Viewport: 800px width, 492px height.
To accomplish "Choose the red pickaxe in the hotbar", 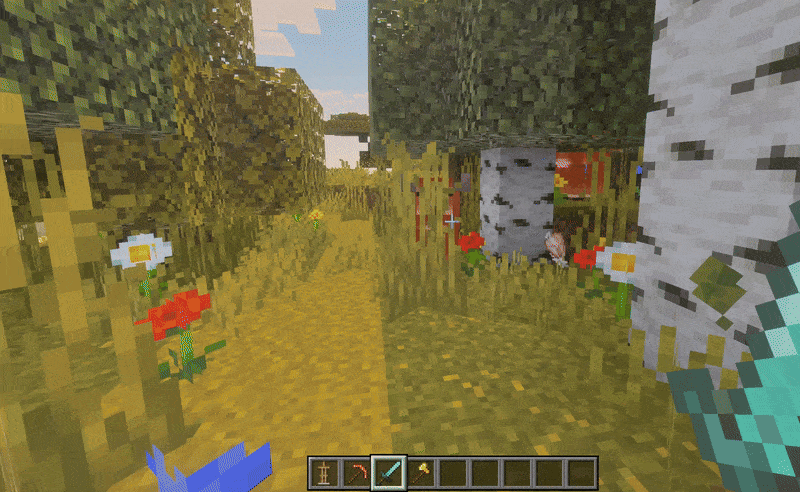I will coord(355,472).
